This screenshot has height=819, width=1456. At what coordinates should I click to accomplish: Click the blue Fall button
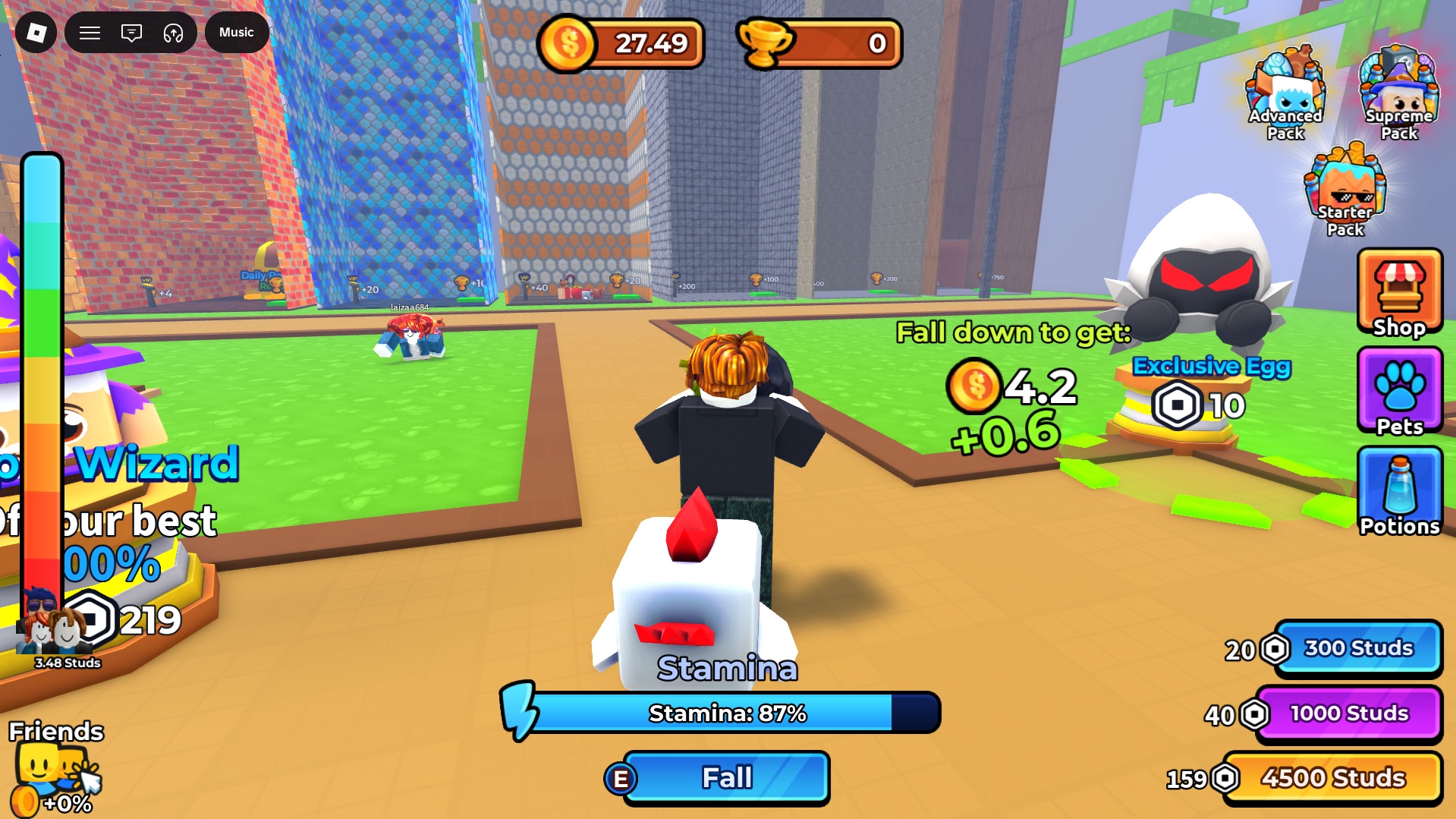726,778
